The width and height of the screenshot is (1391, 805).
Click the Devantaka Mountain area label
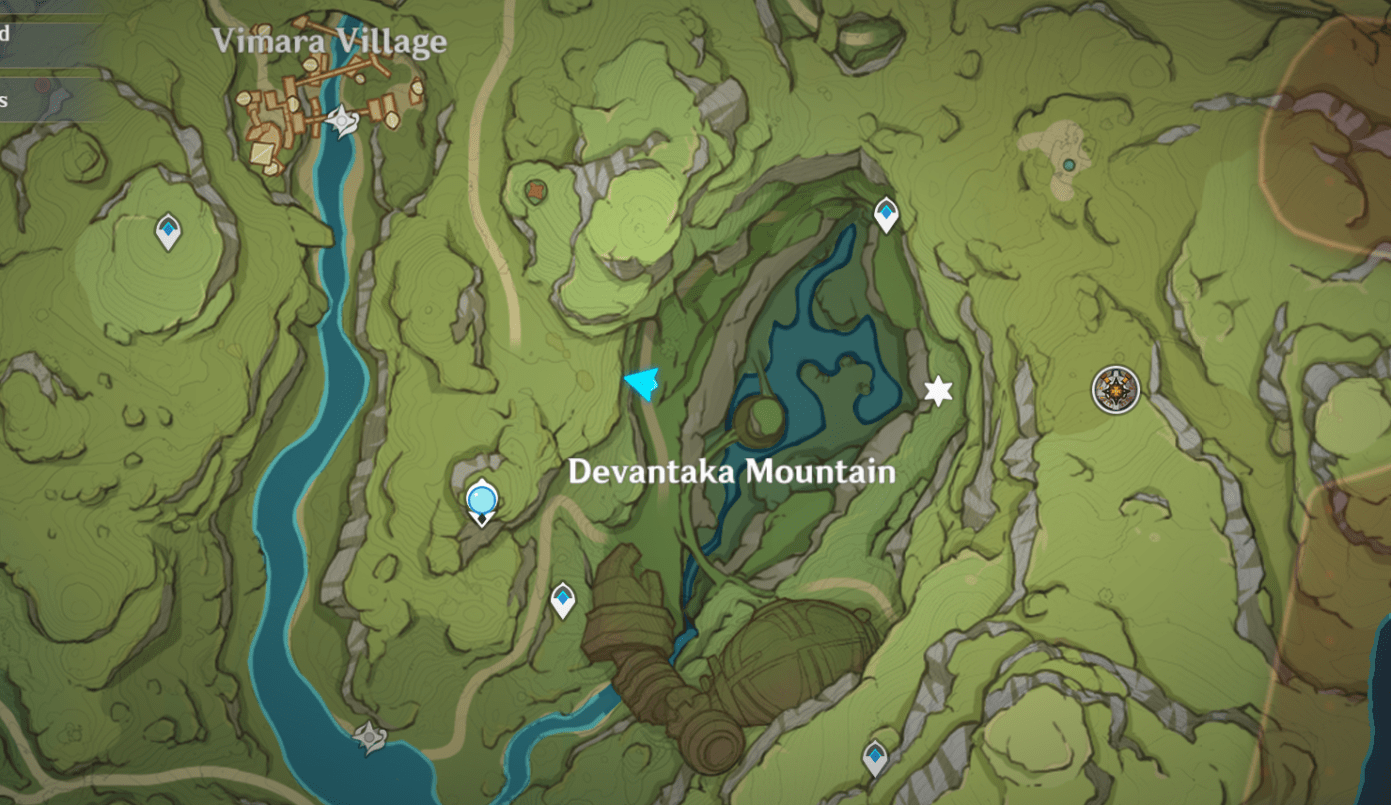(x=732, y=471)
